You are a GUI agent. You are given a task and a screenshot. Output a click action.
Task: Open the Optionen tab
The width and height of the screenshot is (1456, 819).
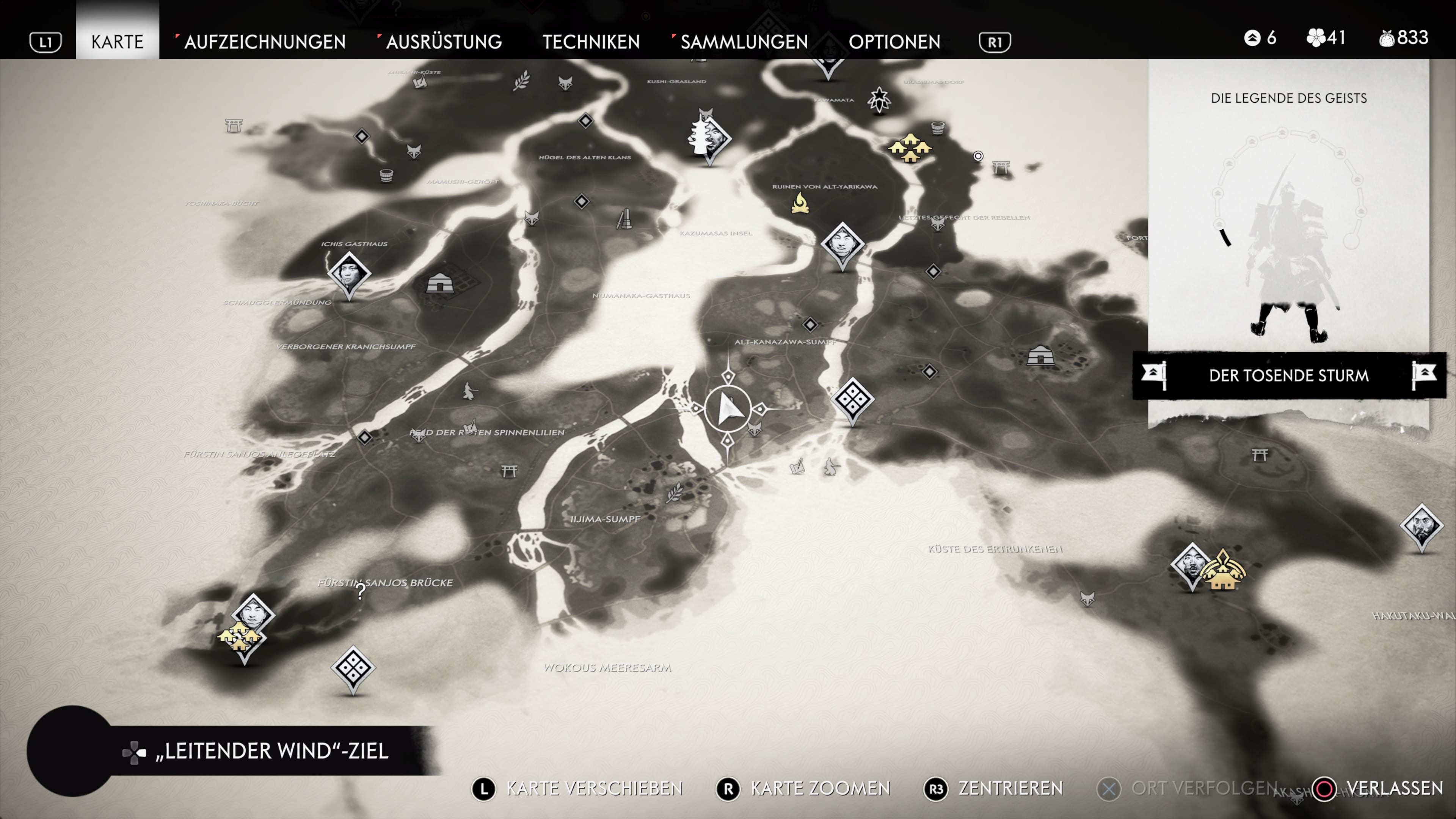894,41
